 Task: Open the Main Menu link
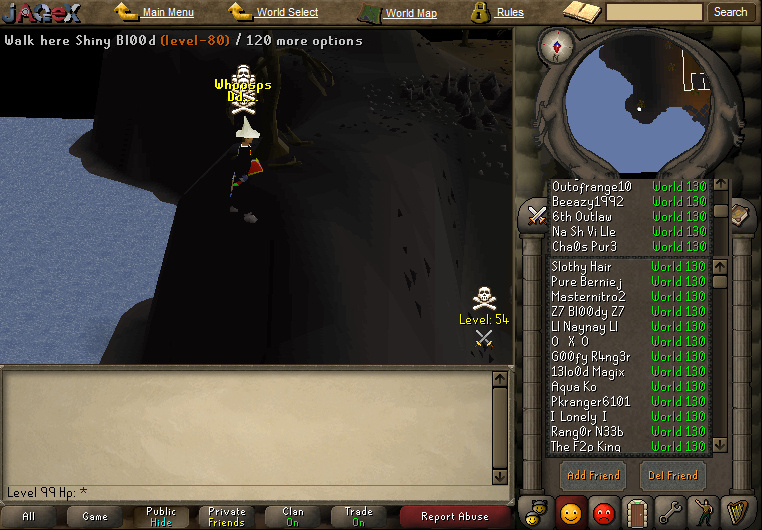click(167, 13)
